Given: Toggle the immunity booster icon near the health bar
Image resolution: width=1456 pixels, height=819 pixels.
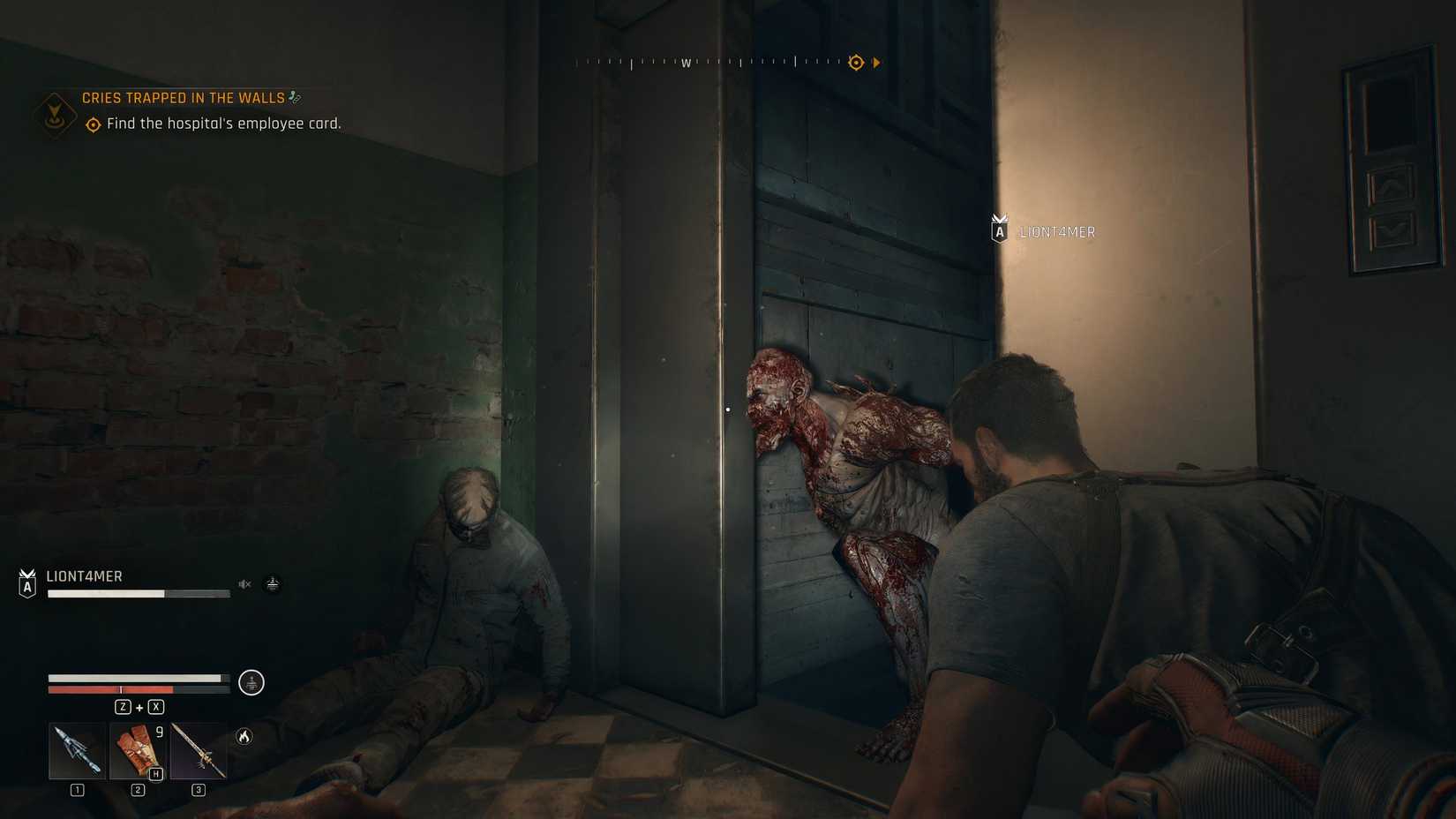Looking at the screenshot, I should (251, 682).
